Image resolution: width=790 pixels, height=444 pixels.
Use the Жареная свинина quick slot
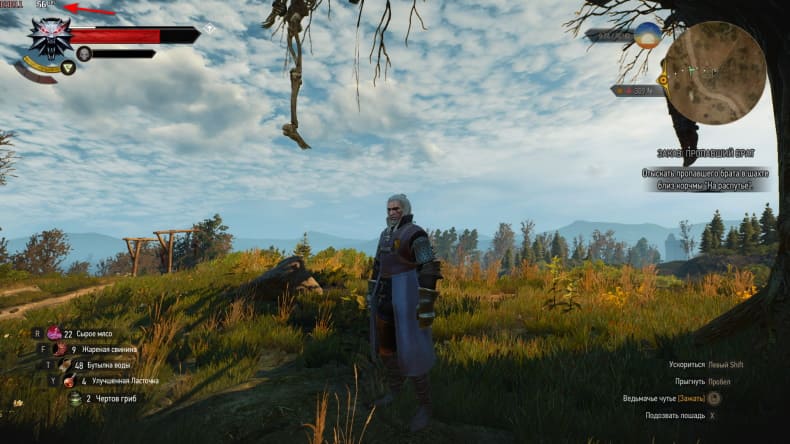(60, 349)
